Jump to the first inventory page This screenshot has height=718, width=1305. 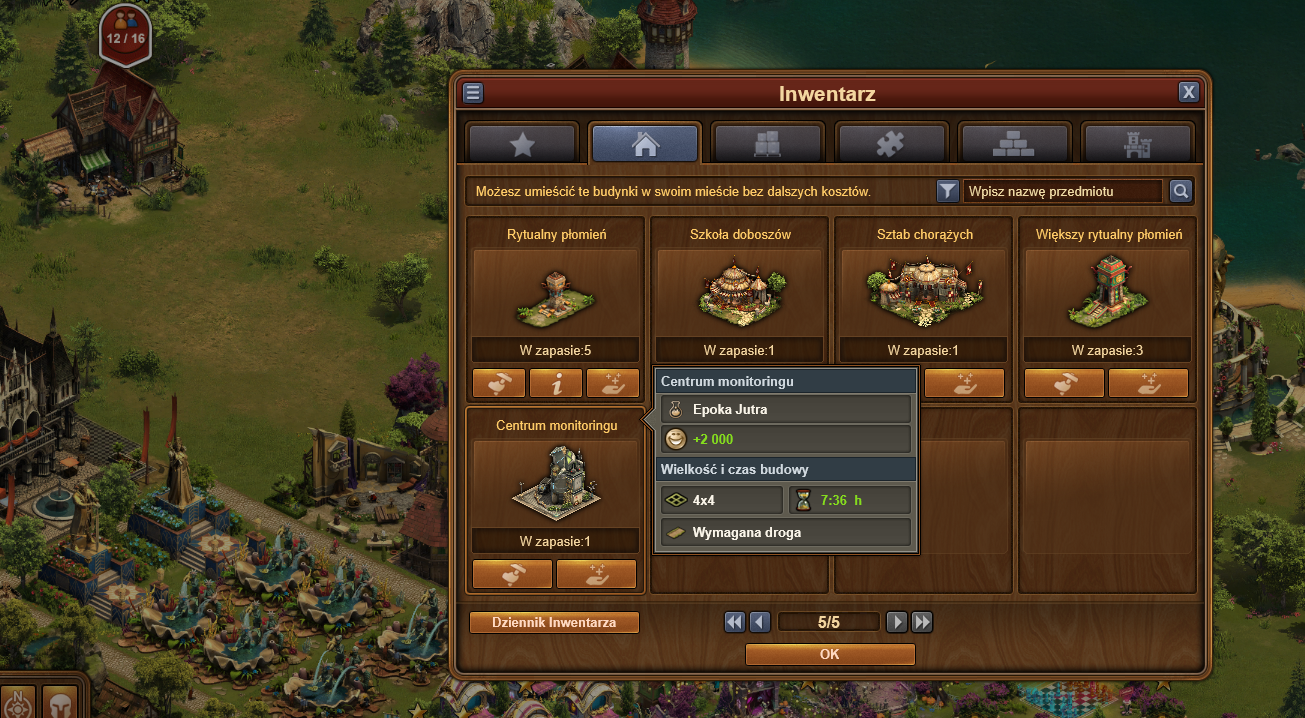[735, 622]
